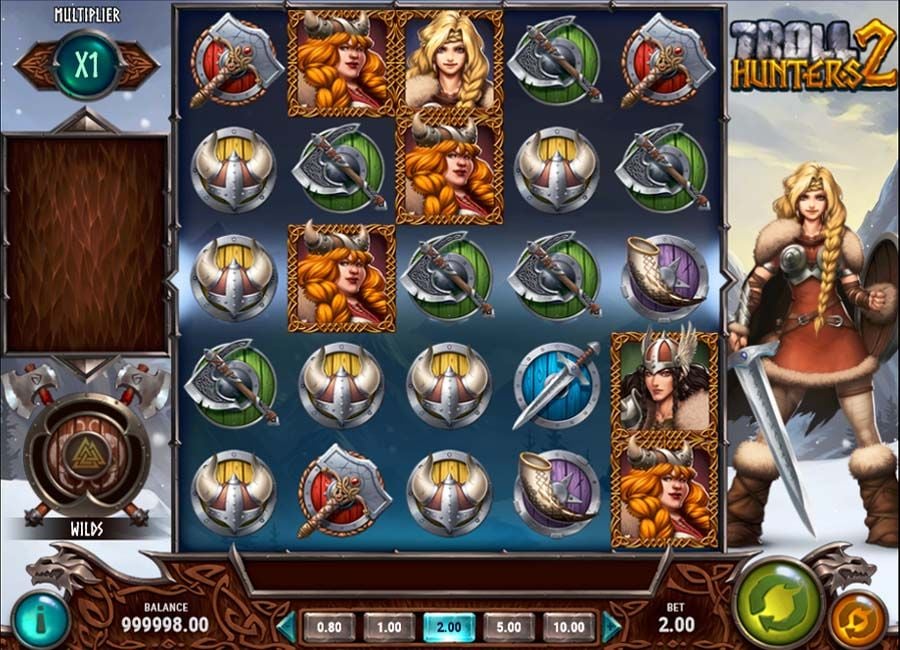Click the right bet increase arrow
This screenshot has width=900, height=650.
click(x=611, y=627)
